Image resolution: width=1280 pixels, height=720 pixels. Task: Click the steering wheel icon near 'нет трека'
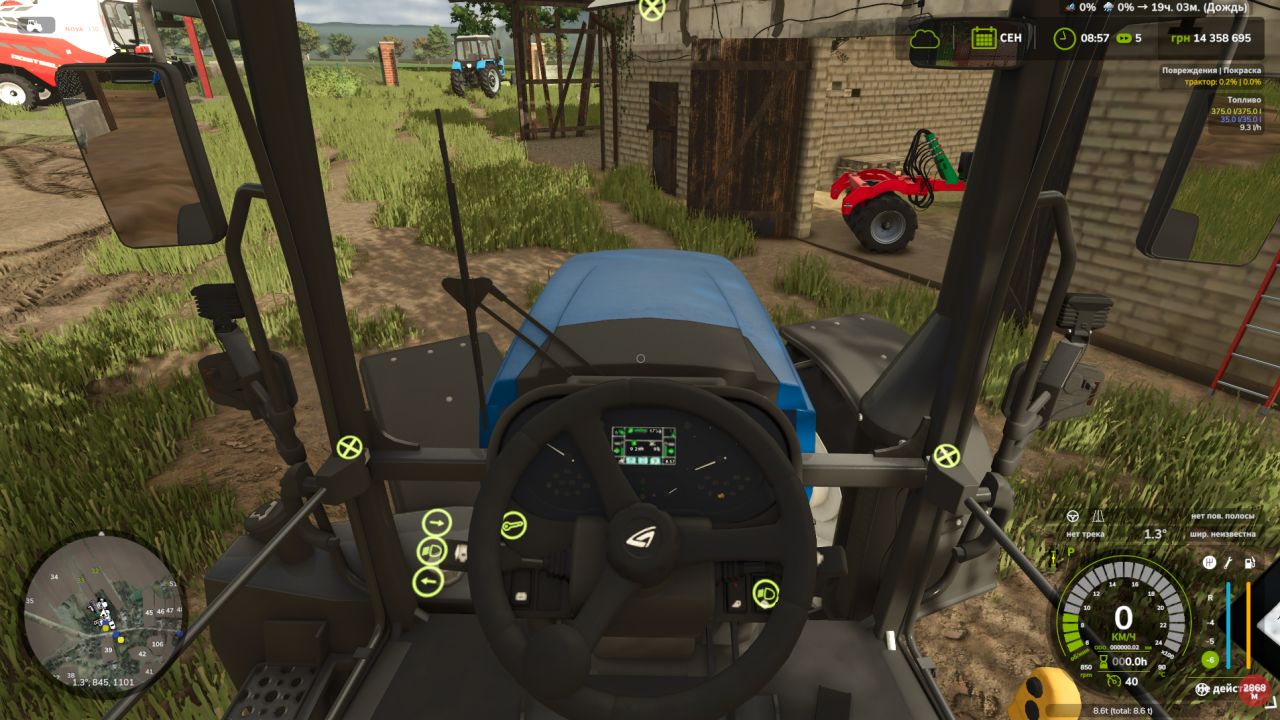pyautogui.click(x=1072, y=515)
